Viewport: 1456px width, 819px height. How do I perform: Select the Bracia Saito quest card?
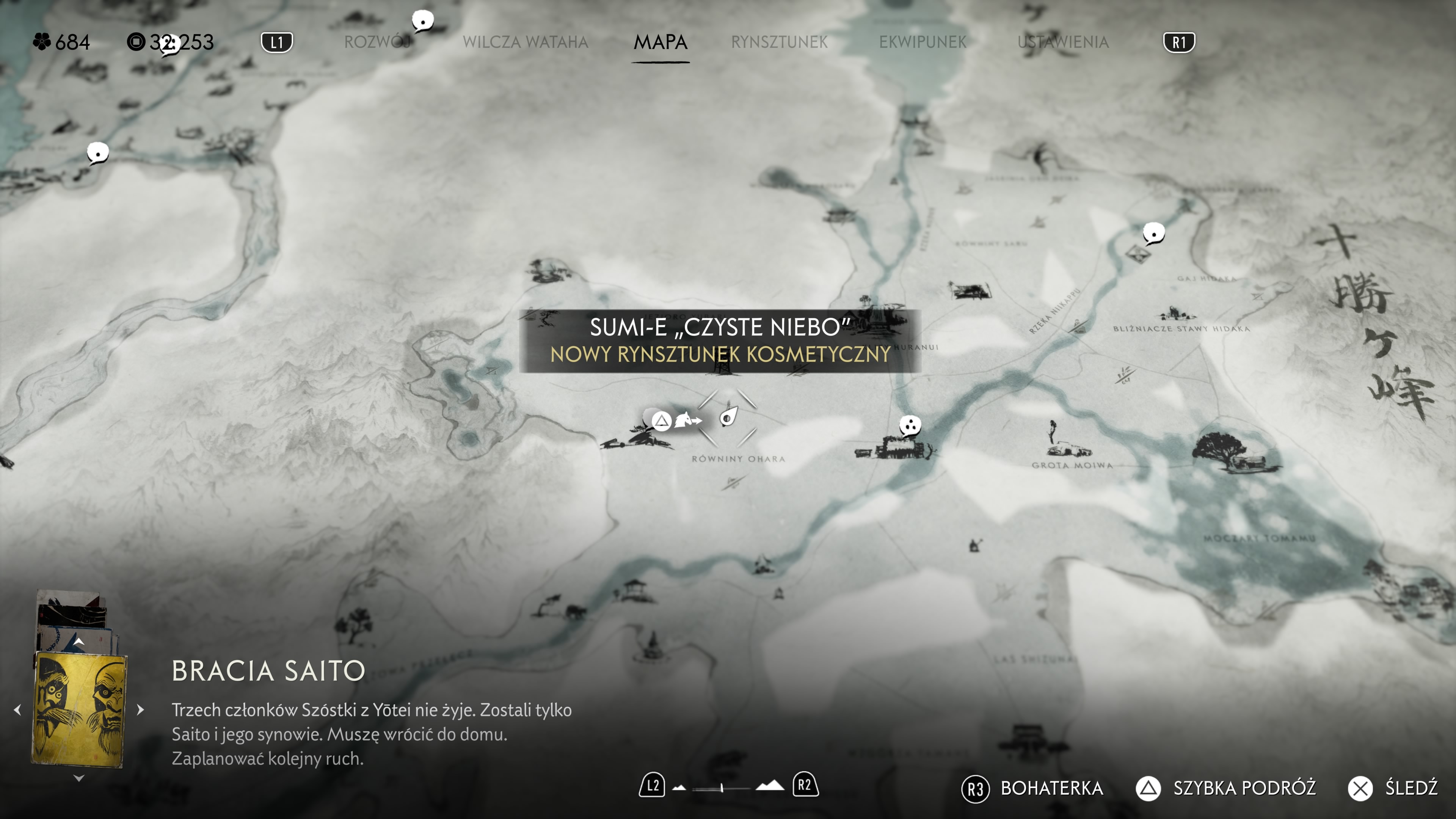point(79,709)
